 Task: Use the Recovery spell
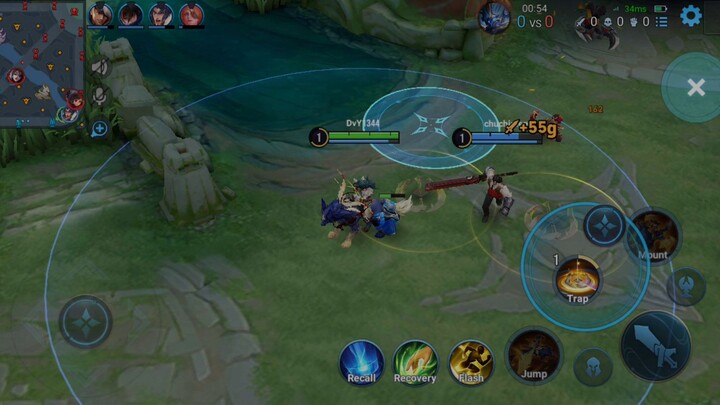tap(415, 362)
